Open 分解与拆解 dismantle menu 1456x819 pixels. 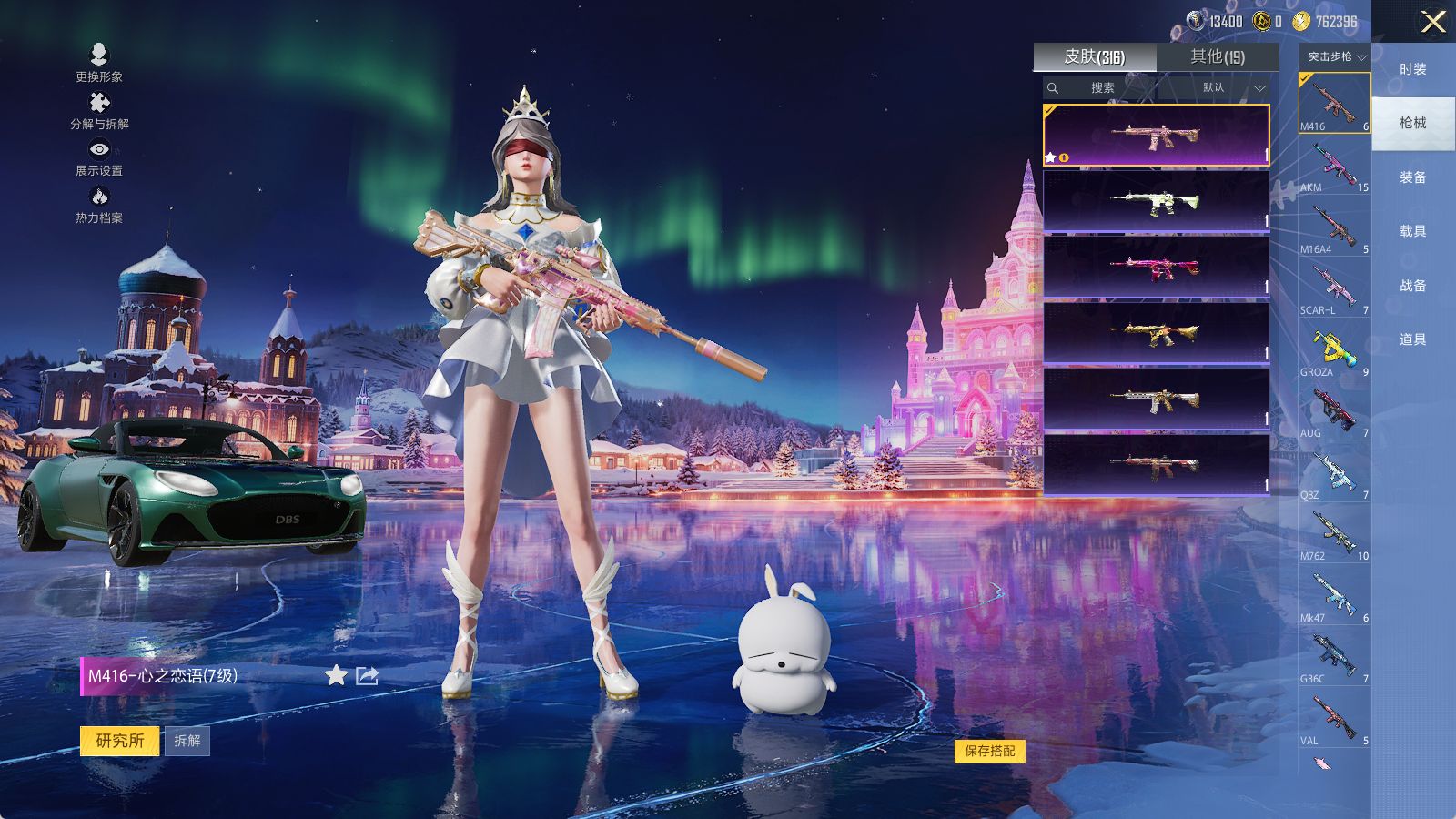coord(99,111)
